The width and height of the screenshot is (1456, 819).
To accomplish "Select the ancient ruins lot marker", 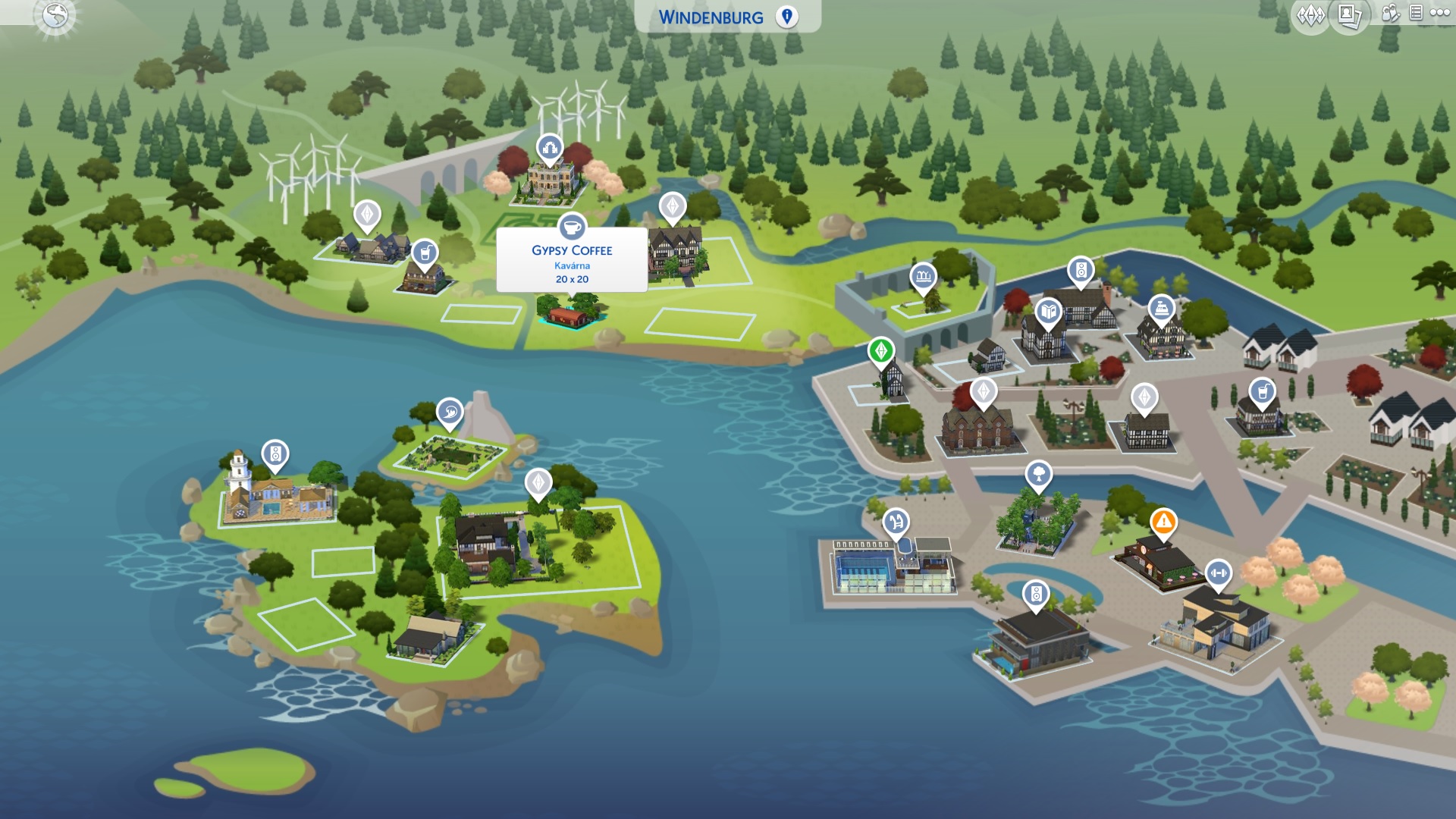I will [x=923, y=276].
